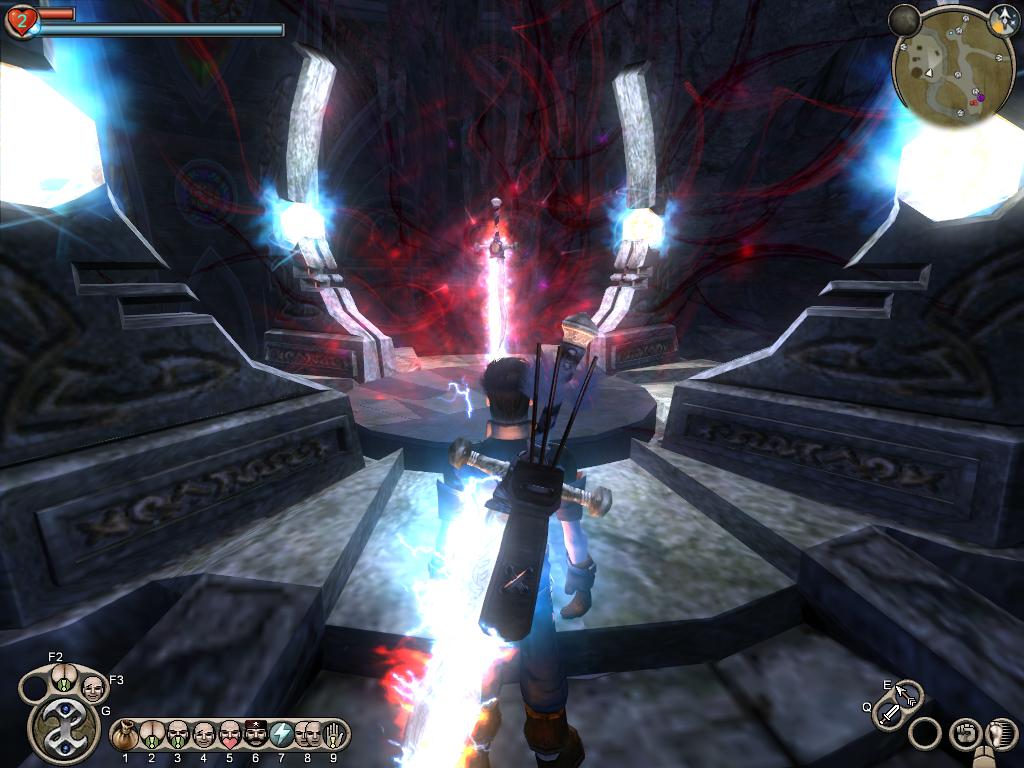Select the clenched fist action icon
The image size is (1024, 768).
tap(964, 734)
